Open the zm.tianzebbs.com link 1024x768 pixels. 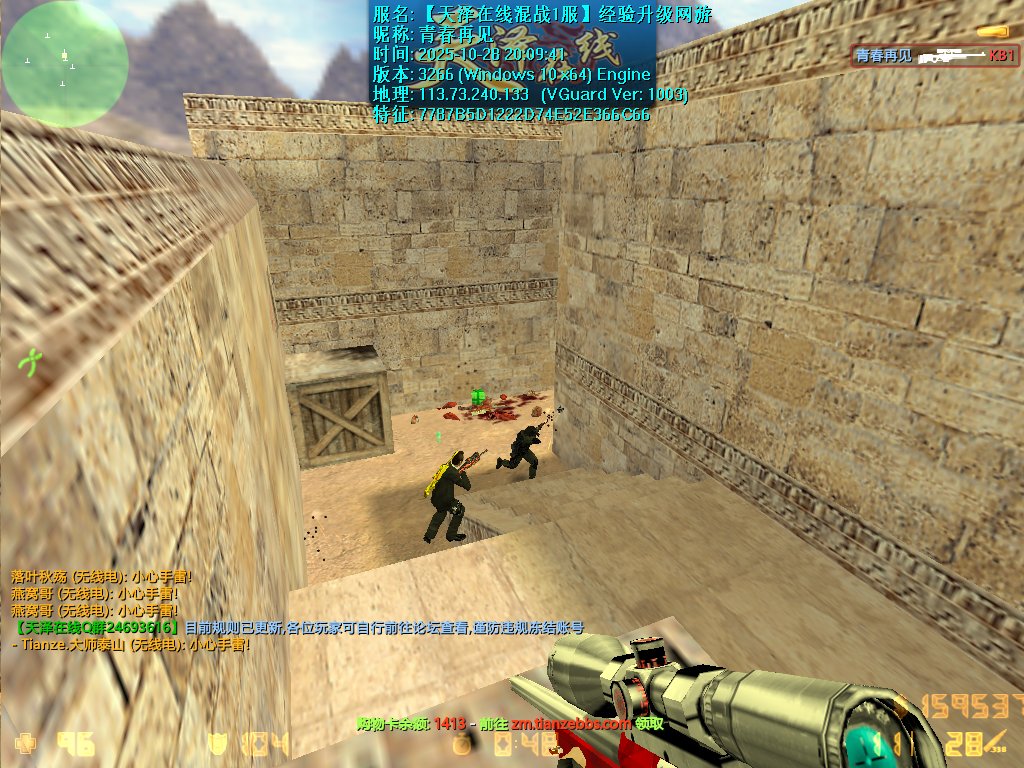point(571,723)
